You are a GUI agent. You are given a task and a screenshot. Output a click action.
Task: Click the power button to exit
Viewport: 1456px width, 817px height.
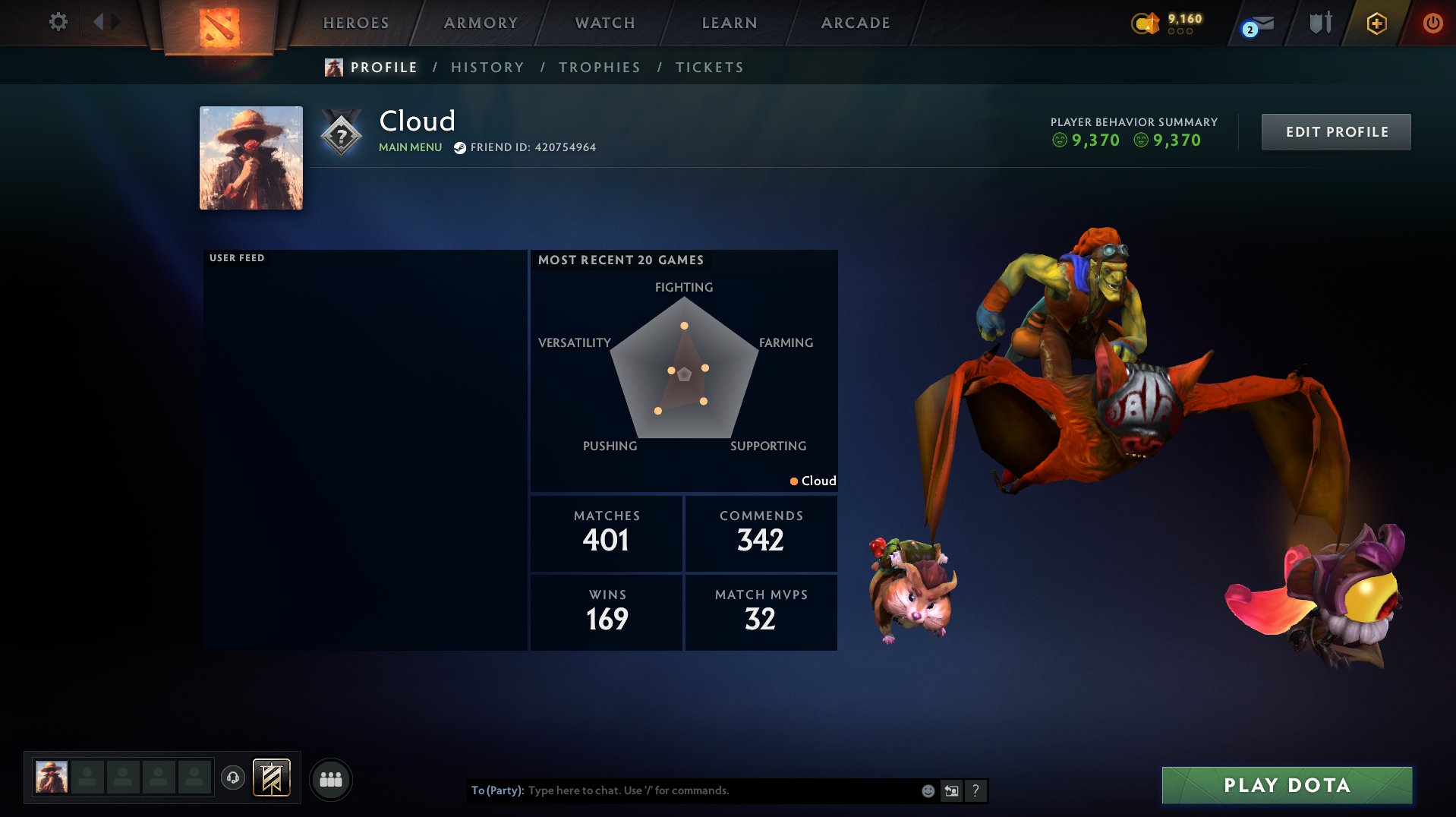[x=1433, y=23]
